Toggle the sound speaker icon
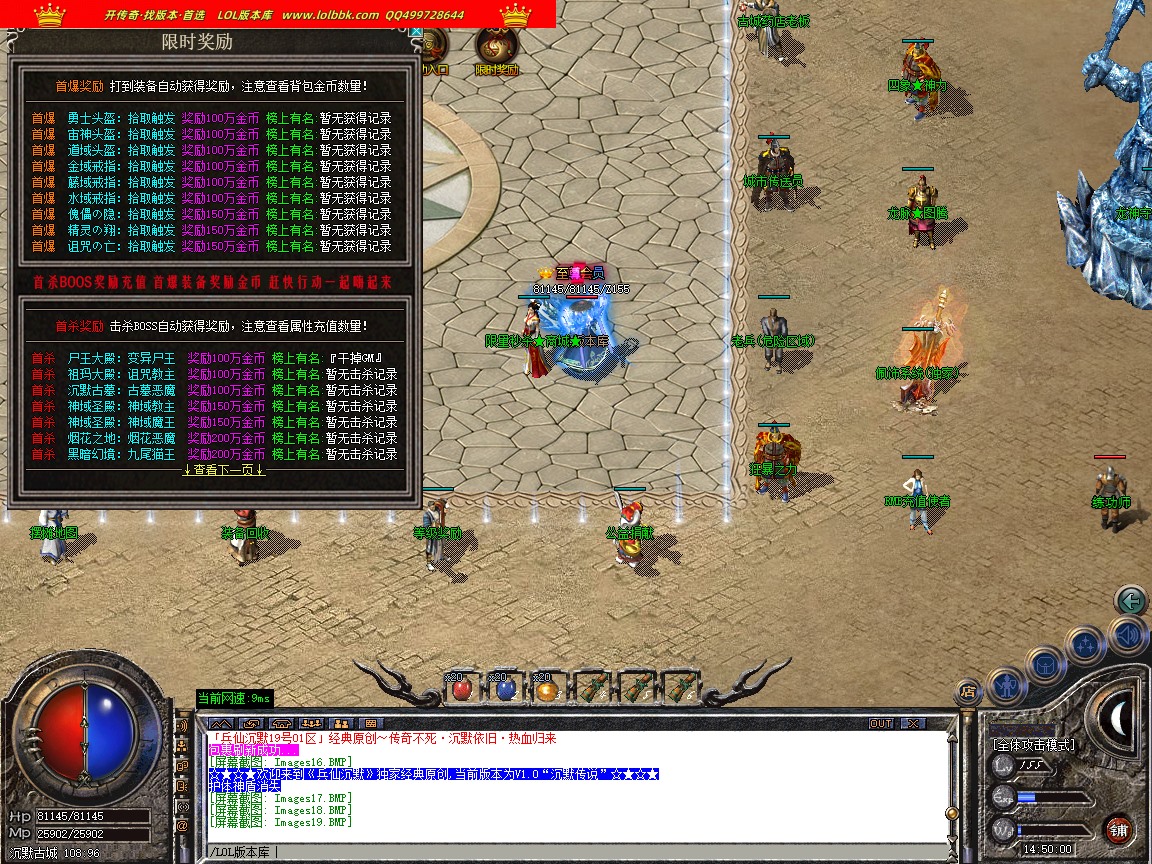The width and height of the screenshot is (1152, 864). 1128,633
